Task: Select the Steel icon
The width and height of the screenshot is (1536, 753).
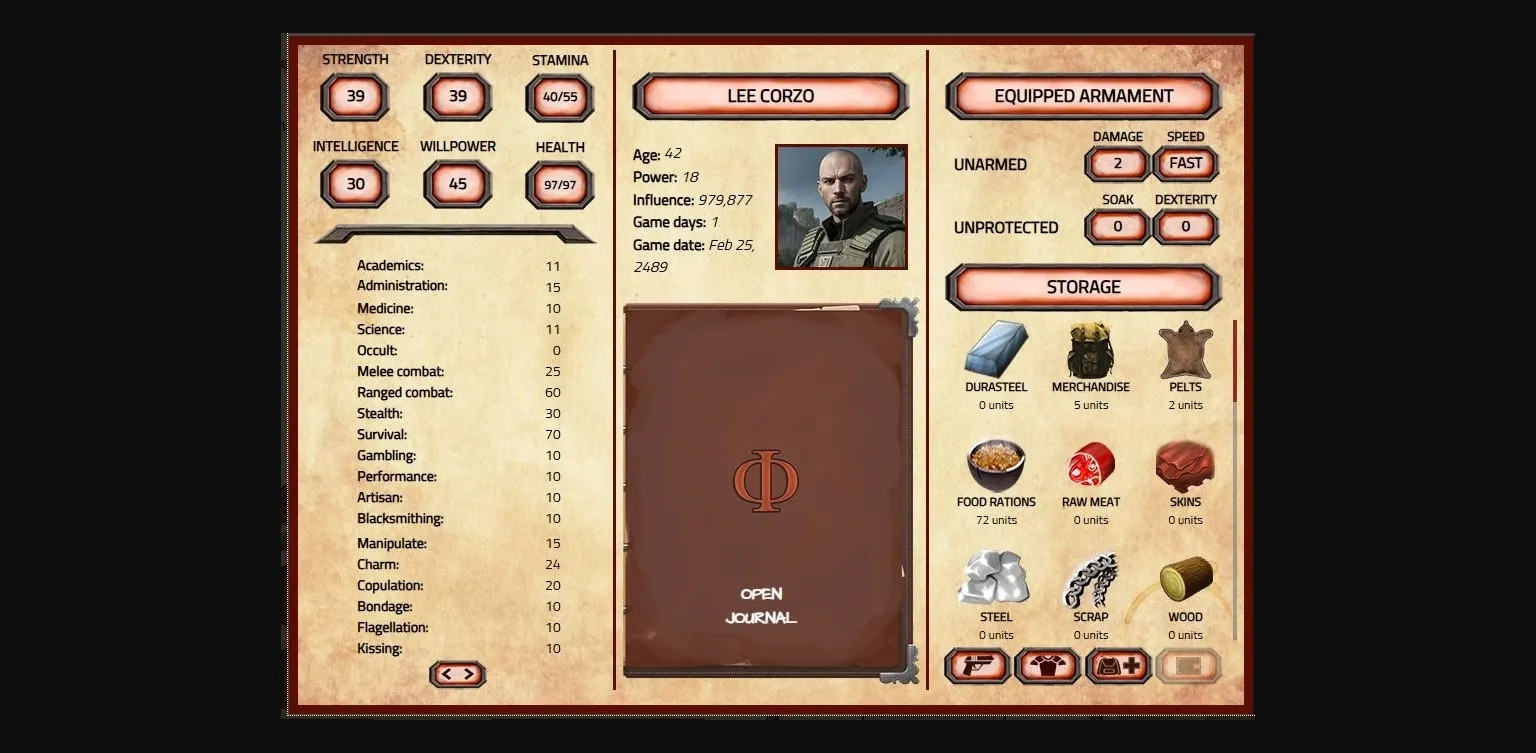Action: [x=995, y=580]
